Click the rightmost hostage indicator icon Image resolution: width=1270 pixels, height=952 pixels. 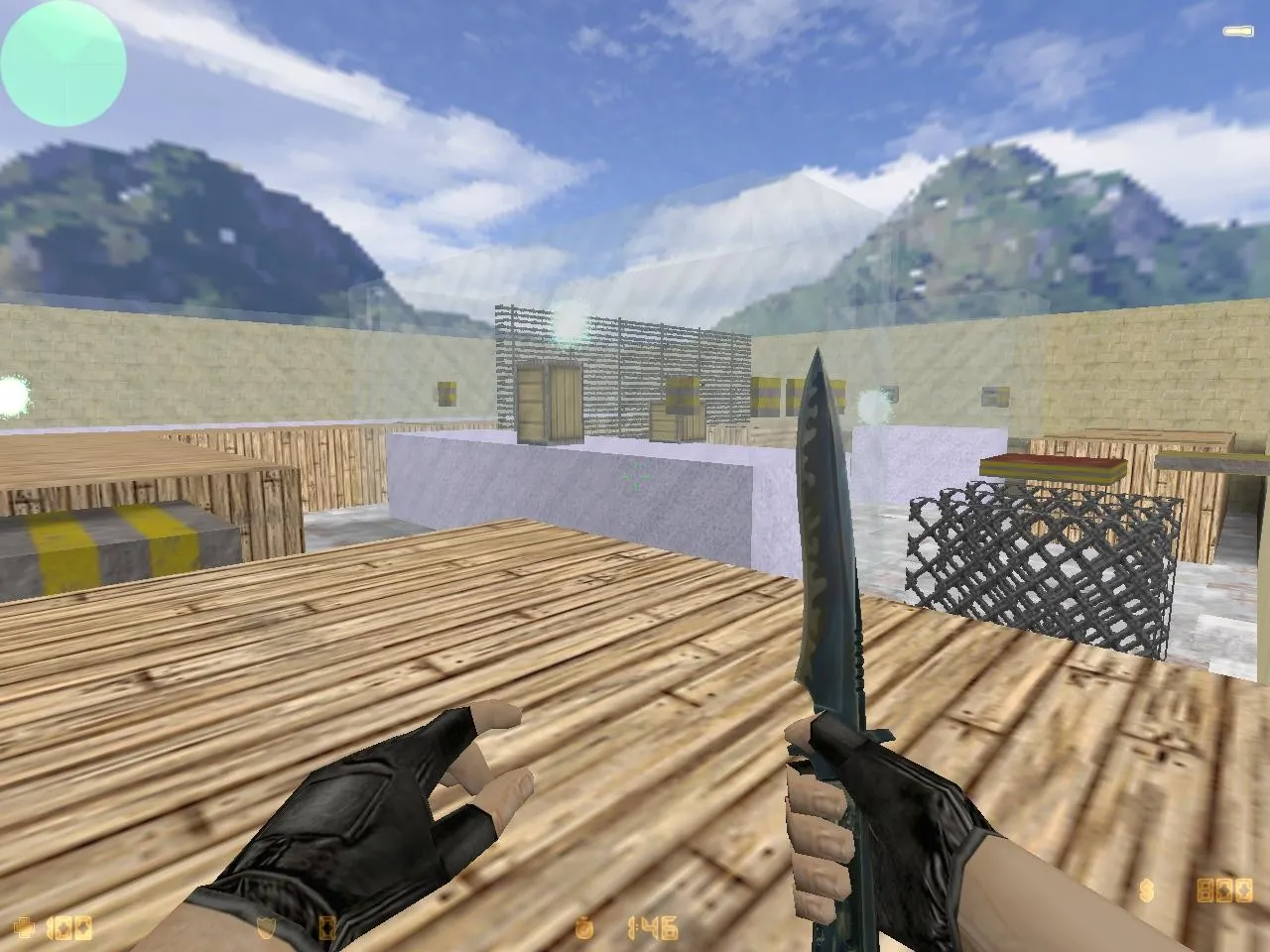(x=1244, y=890)
